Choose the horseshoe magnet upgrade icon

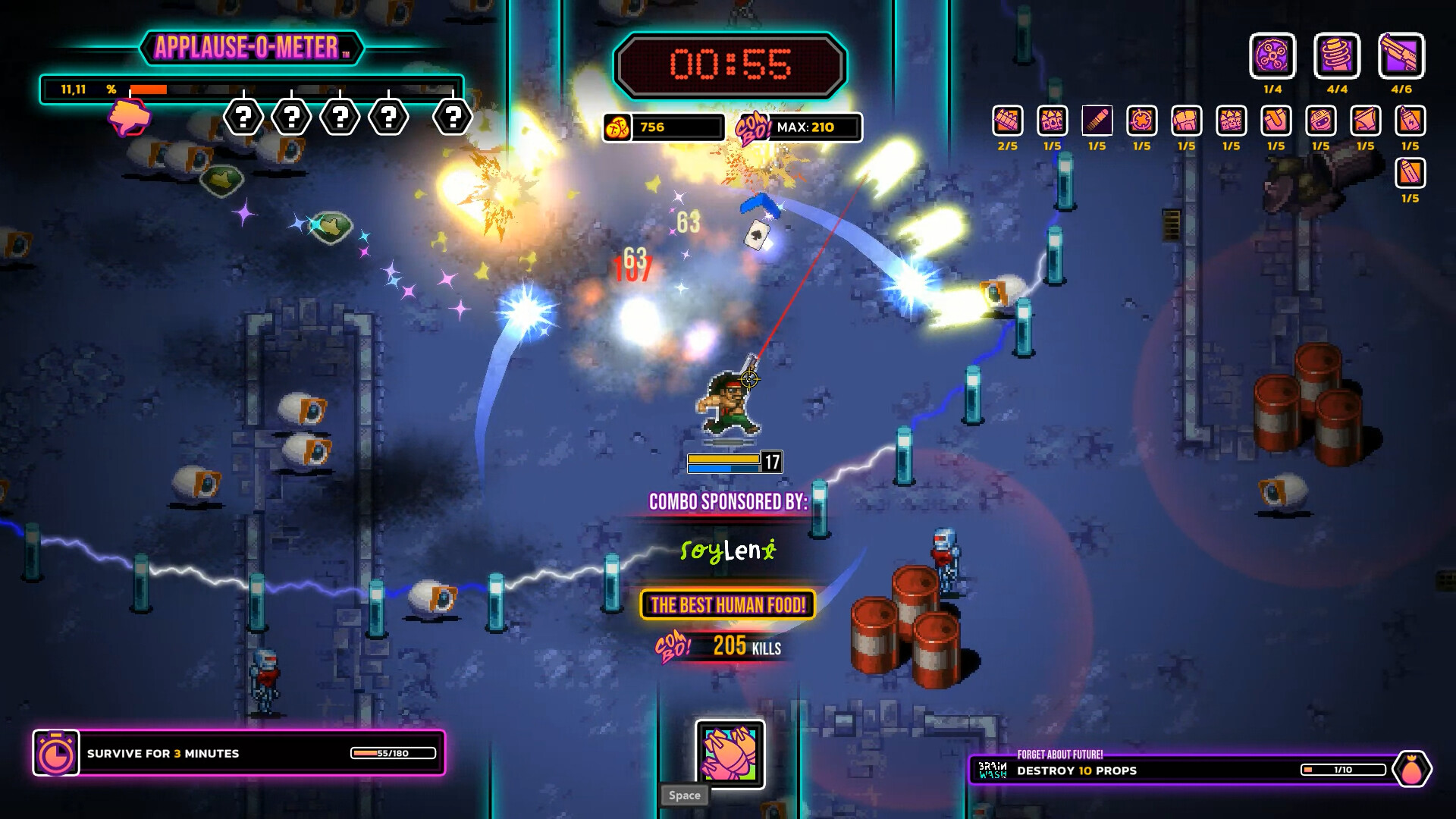[1276, 121]
